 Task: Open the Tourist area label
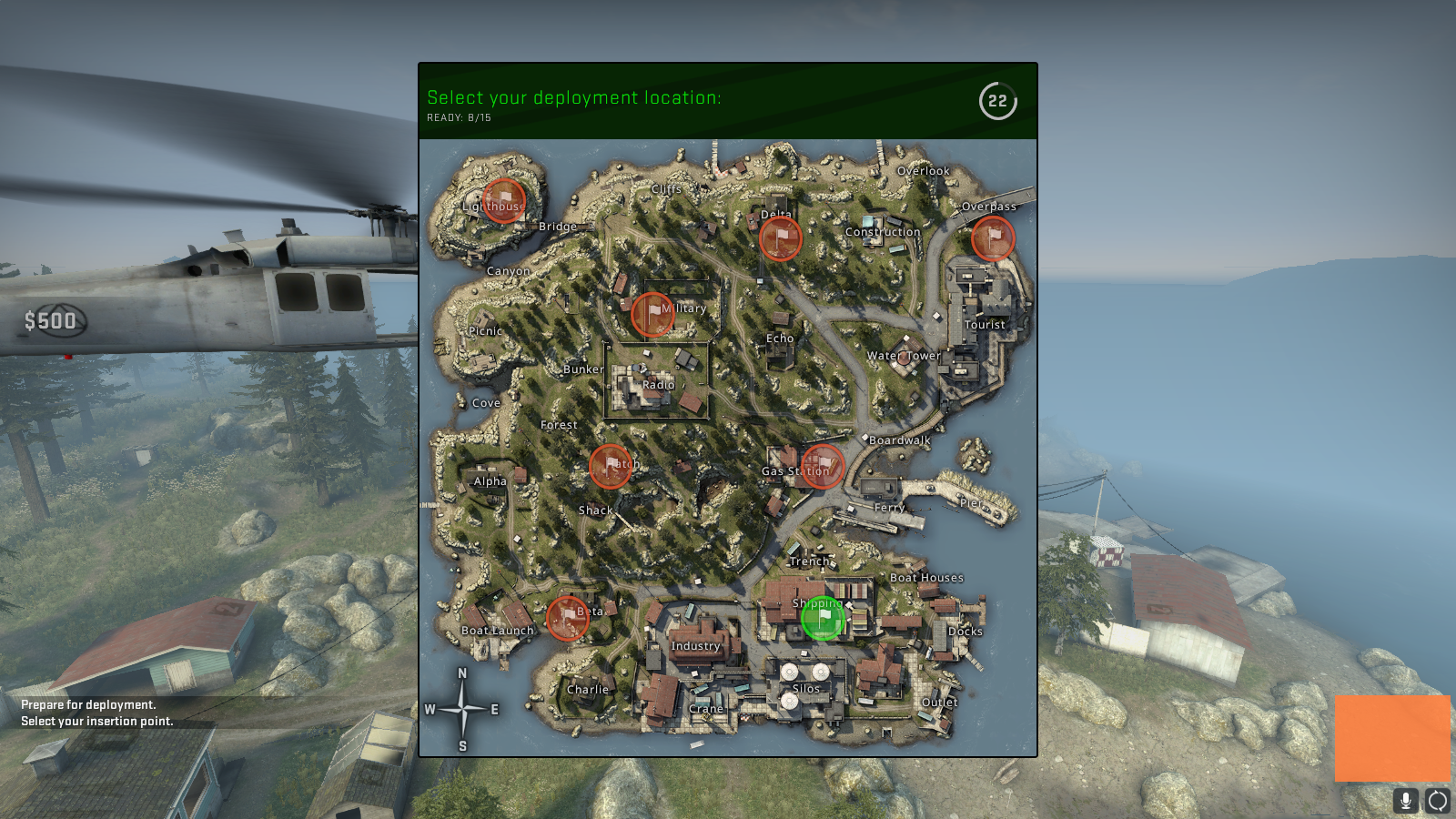pyautogui.click(x=985, y=324)
